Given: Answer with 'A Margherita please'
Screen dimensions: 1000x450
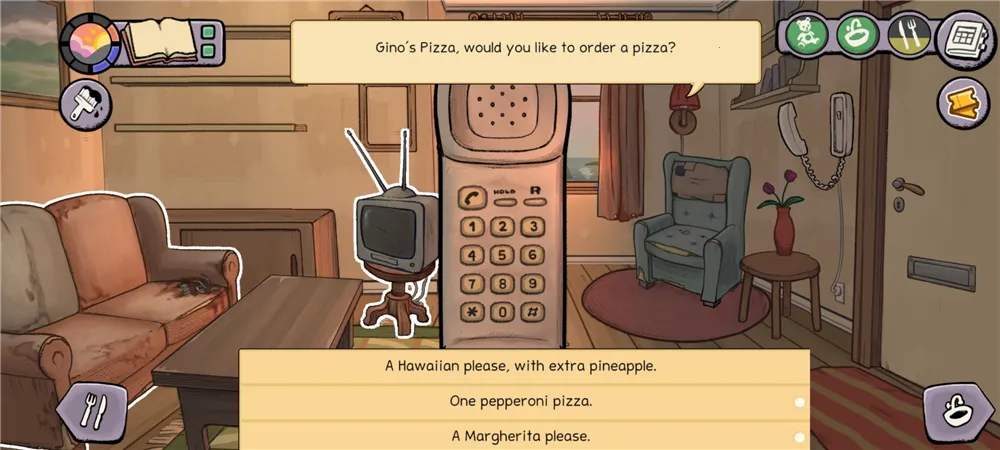Looking at the screenshot, I should 521,436.
